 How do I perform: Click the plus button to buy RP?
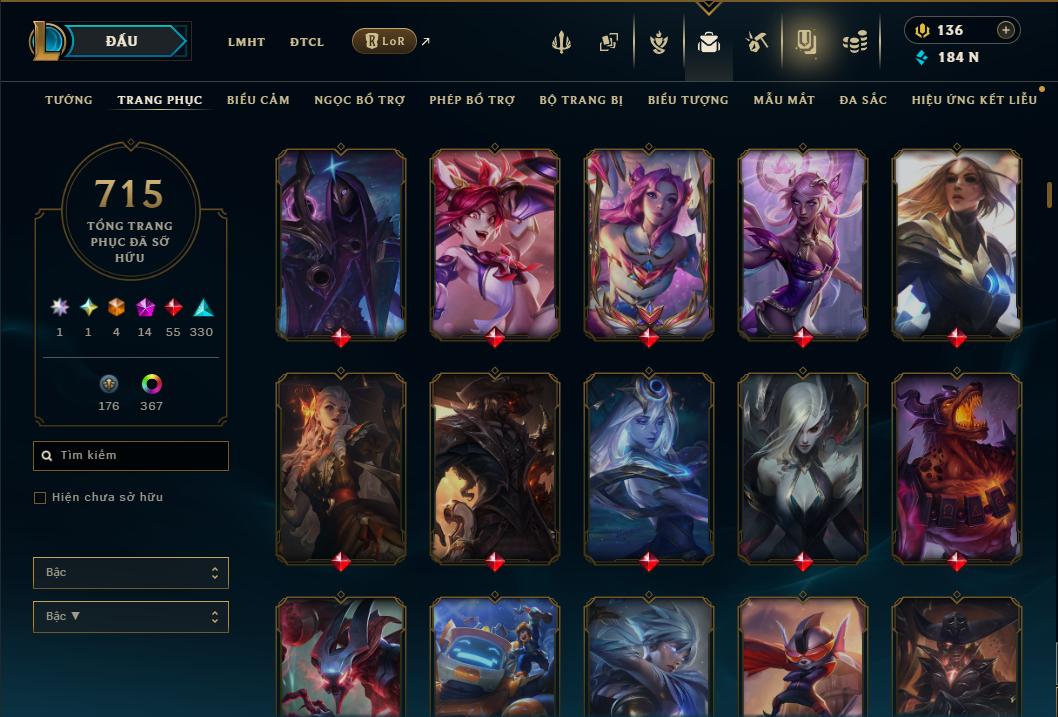tap(1006, 30)
